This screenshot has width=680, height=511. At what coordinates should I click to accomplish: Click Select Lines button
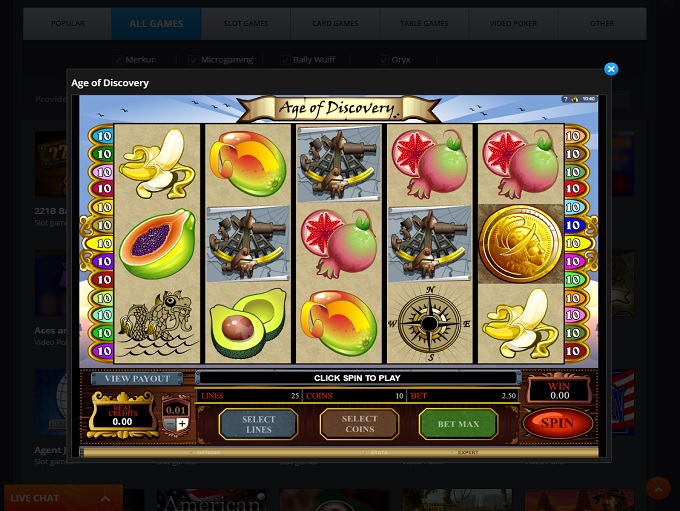(x=258, y=424)
